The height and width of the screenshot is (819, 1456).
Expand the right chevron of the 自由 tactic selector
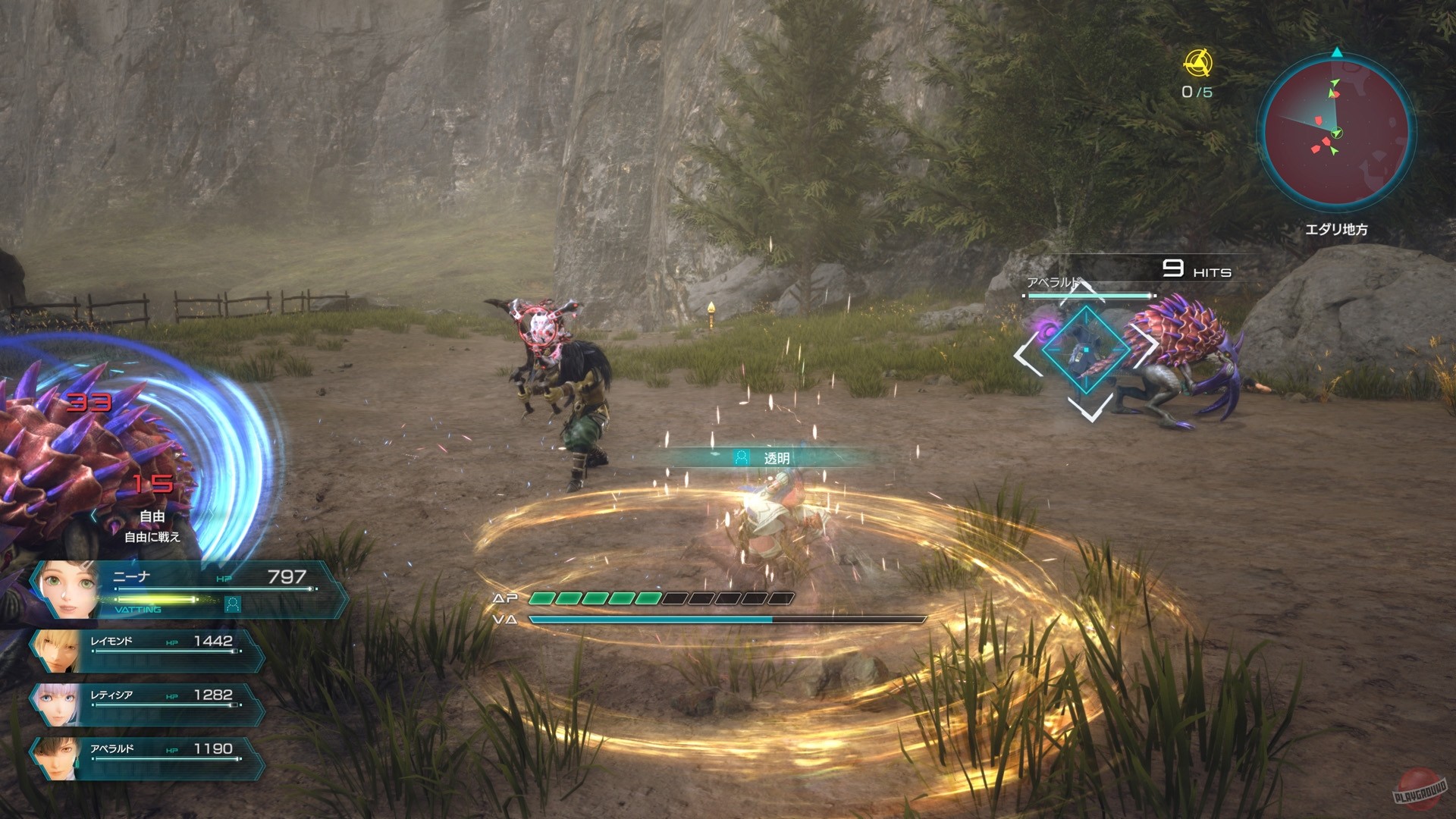[x=212, y=515]
